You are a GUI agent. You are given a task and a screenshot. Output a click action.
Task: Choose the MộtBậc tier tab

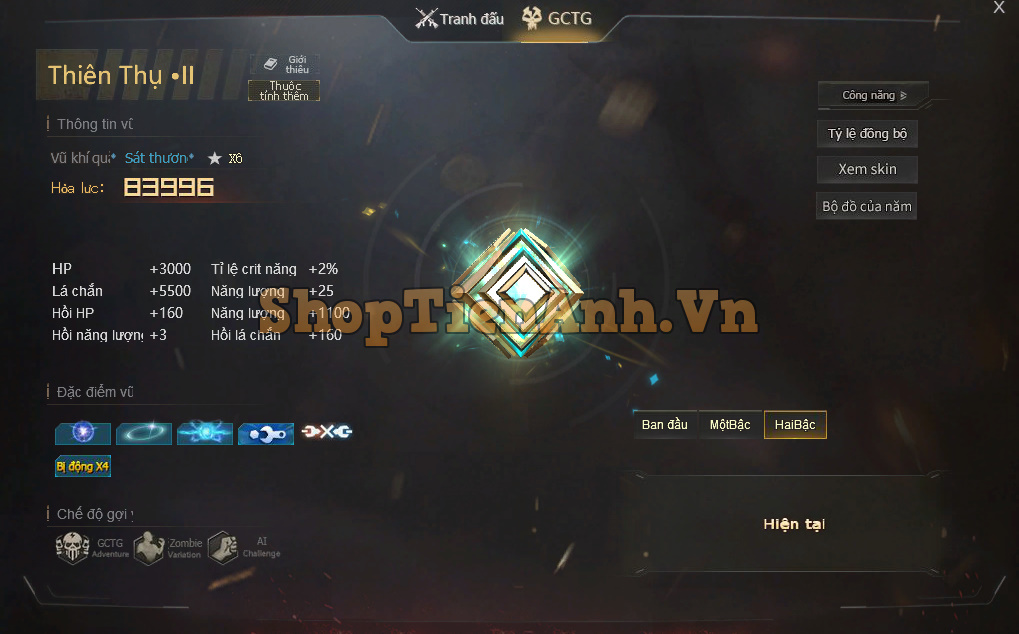coord(730,425)
